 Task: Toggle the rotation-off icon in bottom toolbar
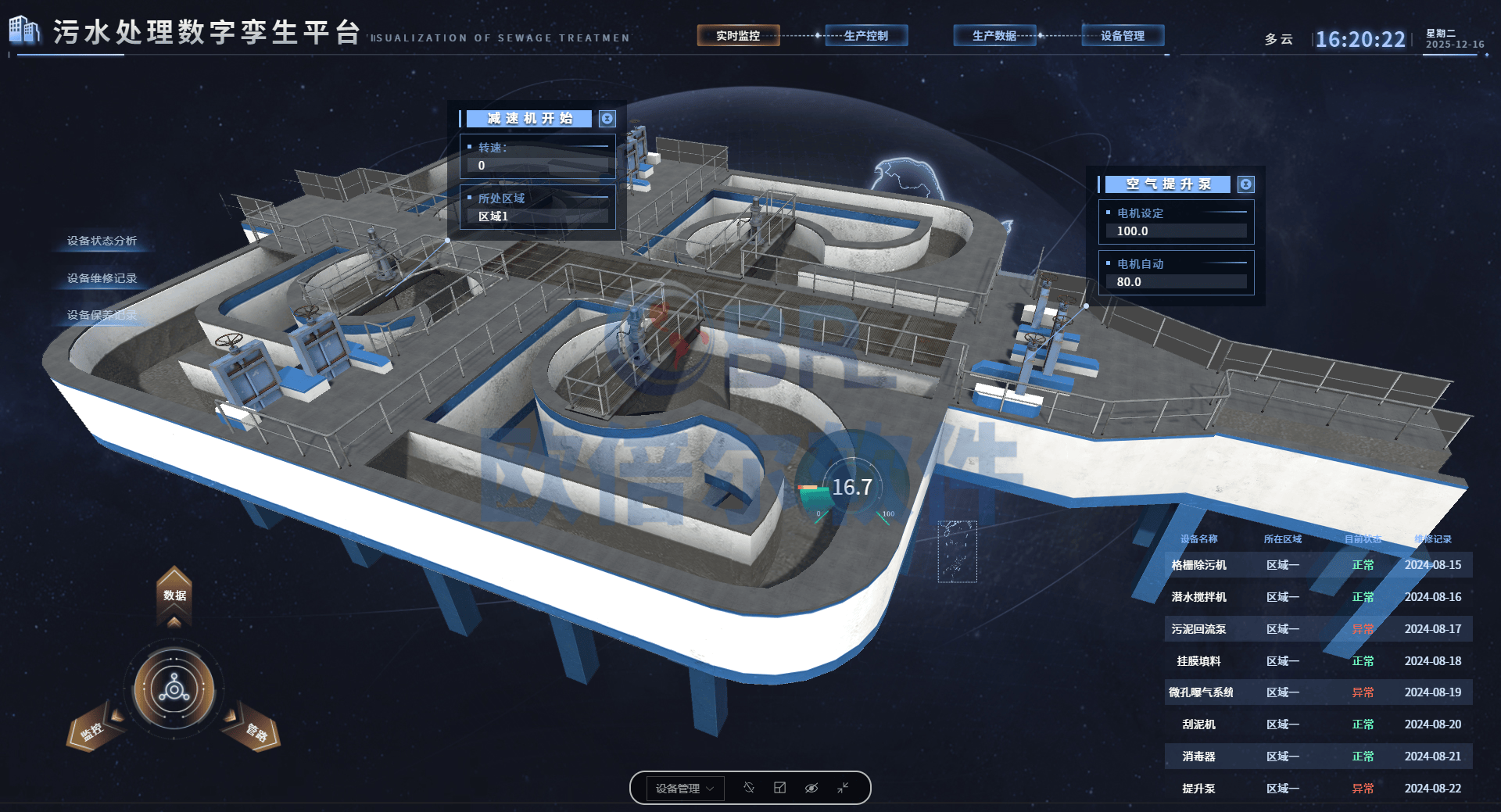click(748, 788)
